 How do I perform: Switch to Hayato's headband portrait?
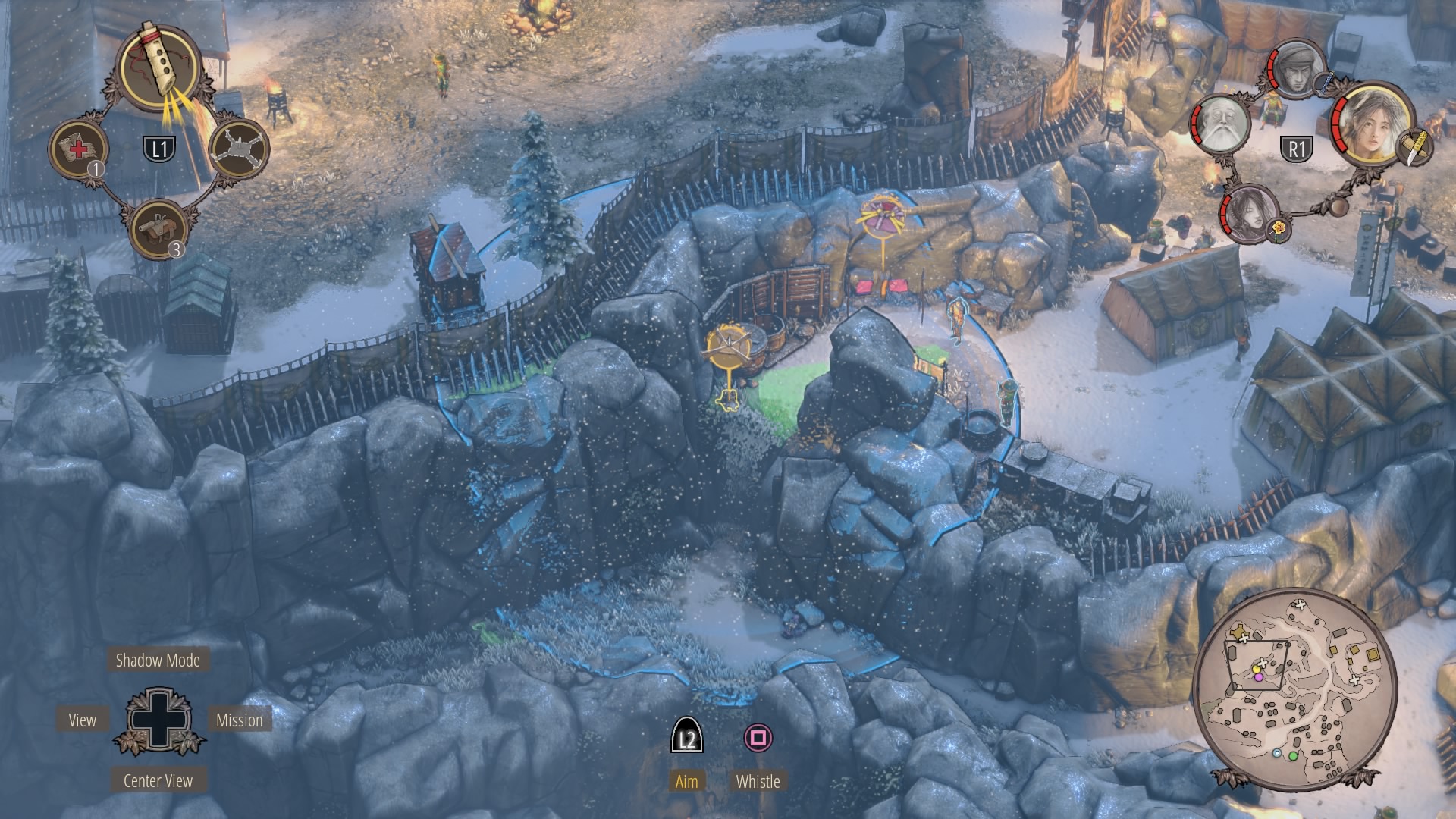[1298, 68]
